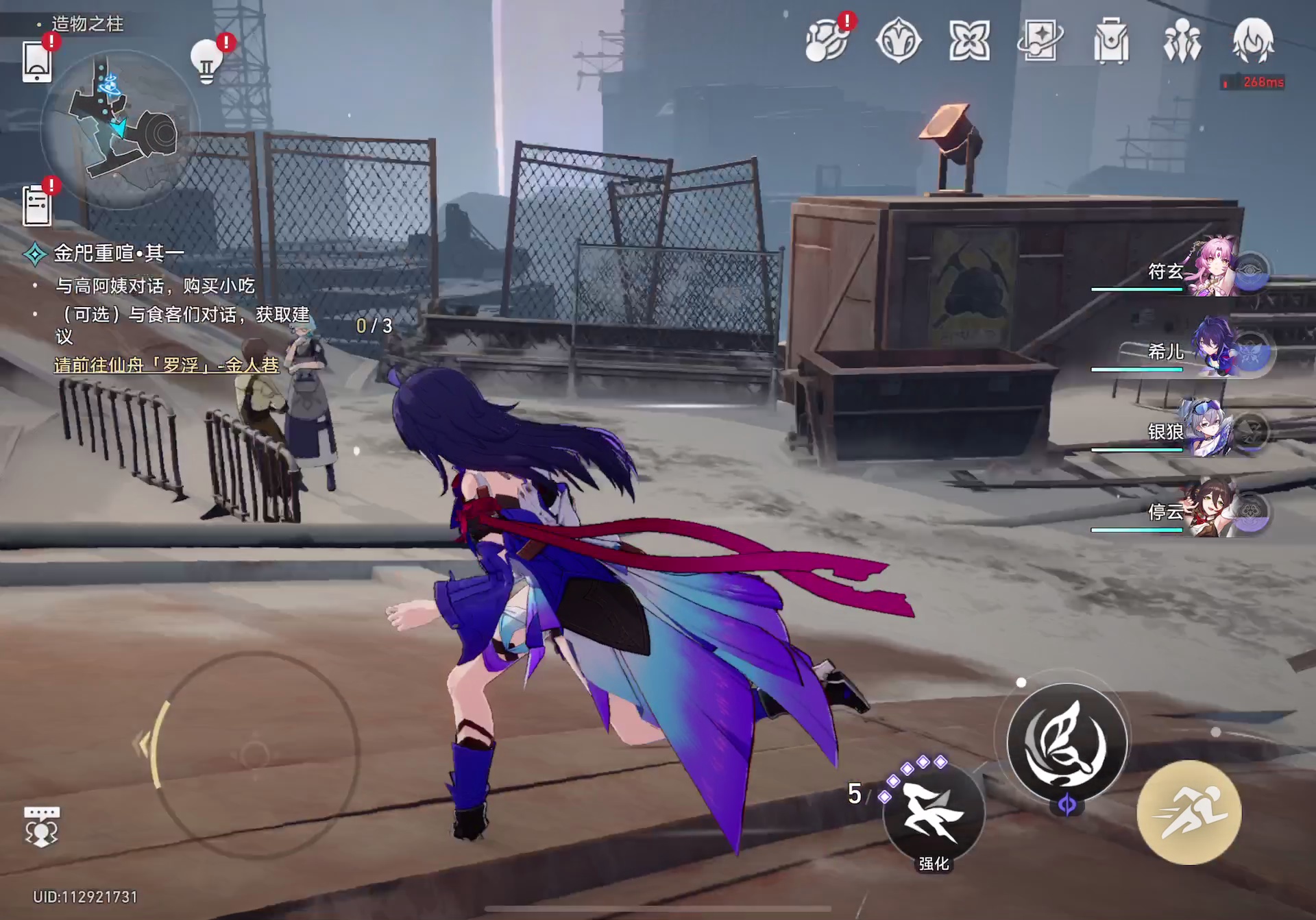Tap the phone menu icon

[38, 62]
